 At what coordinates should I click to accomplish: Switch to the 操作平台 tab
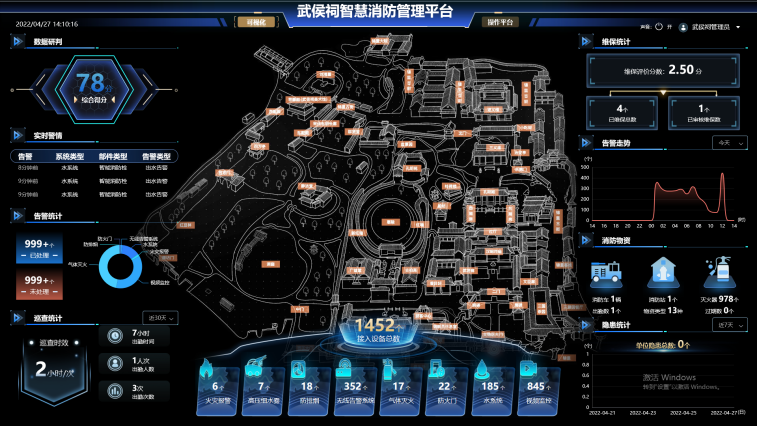pyautogui.click(x=499, y=21)
